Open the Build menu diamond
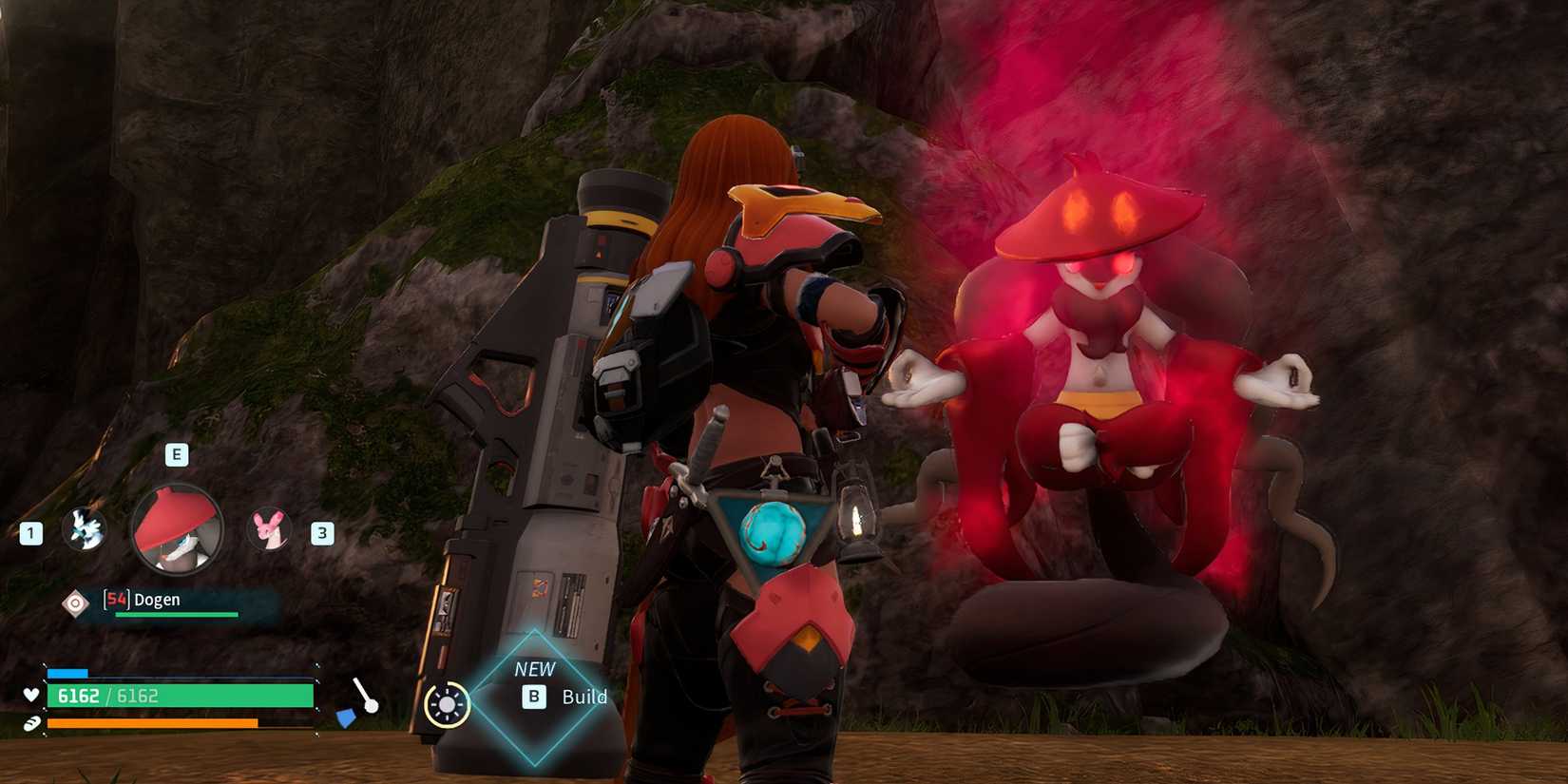Image resolution: width=1568 pixels, height=784 pixels. coord(535,697)
